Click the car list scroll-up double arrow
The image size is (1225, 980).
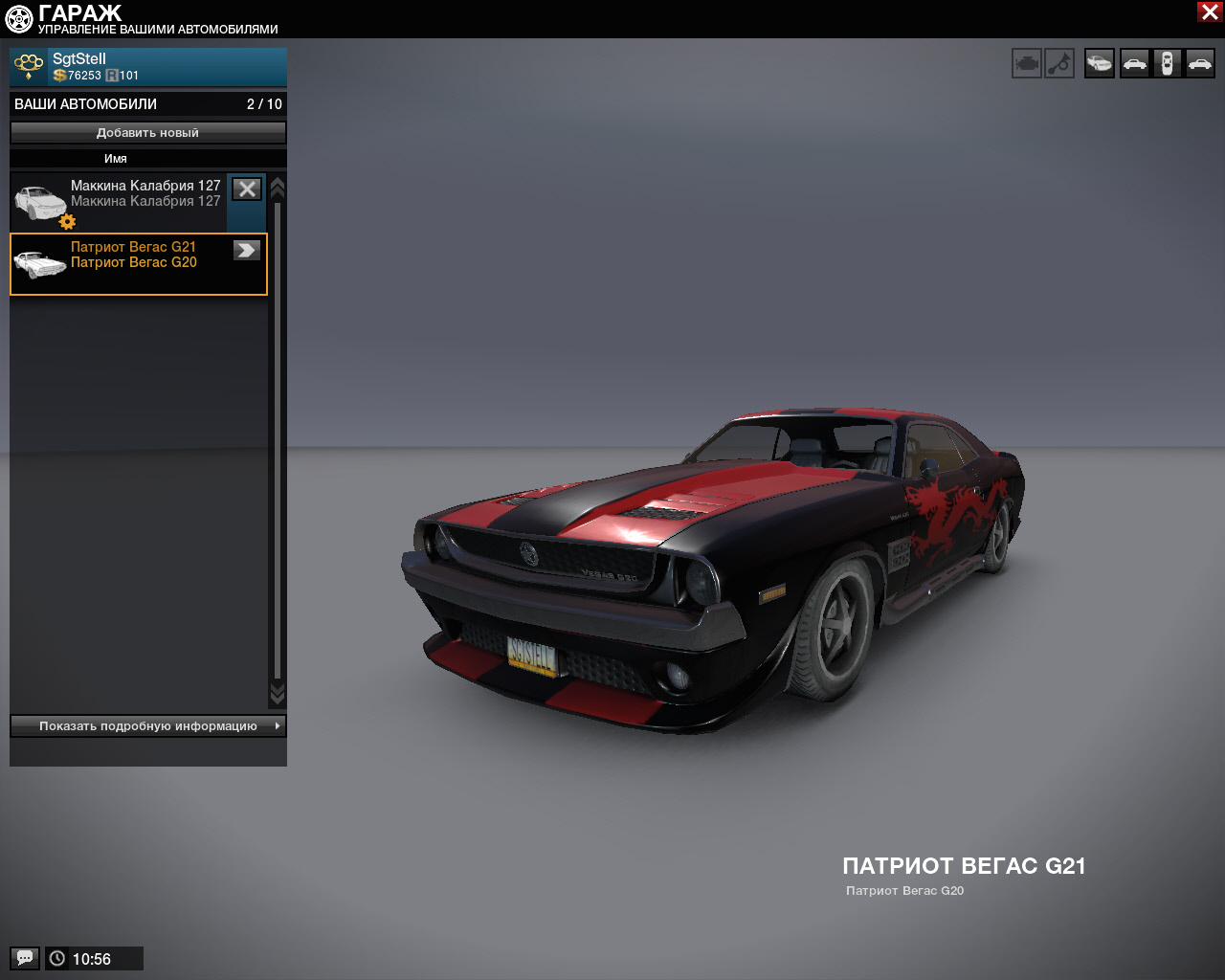(278, 188)
